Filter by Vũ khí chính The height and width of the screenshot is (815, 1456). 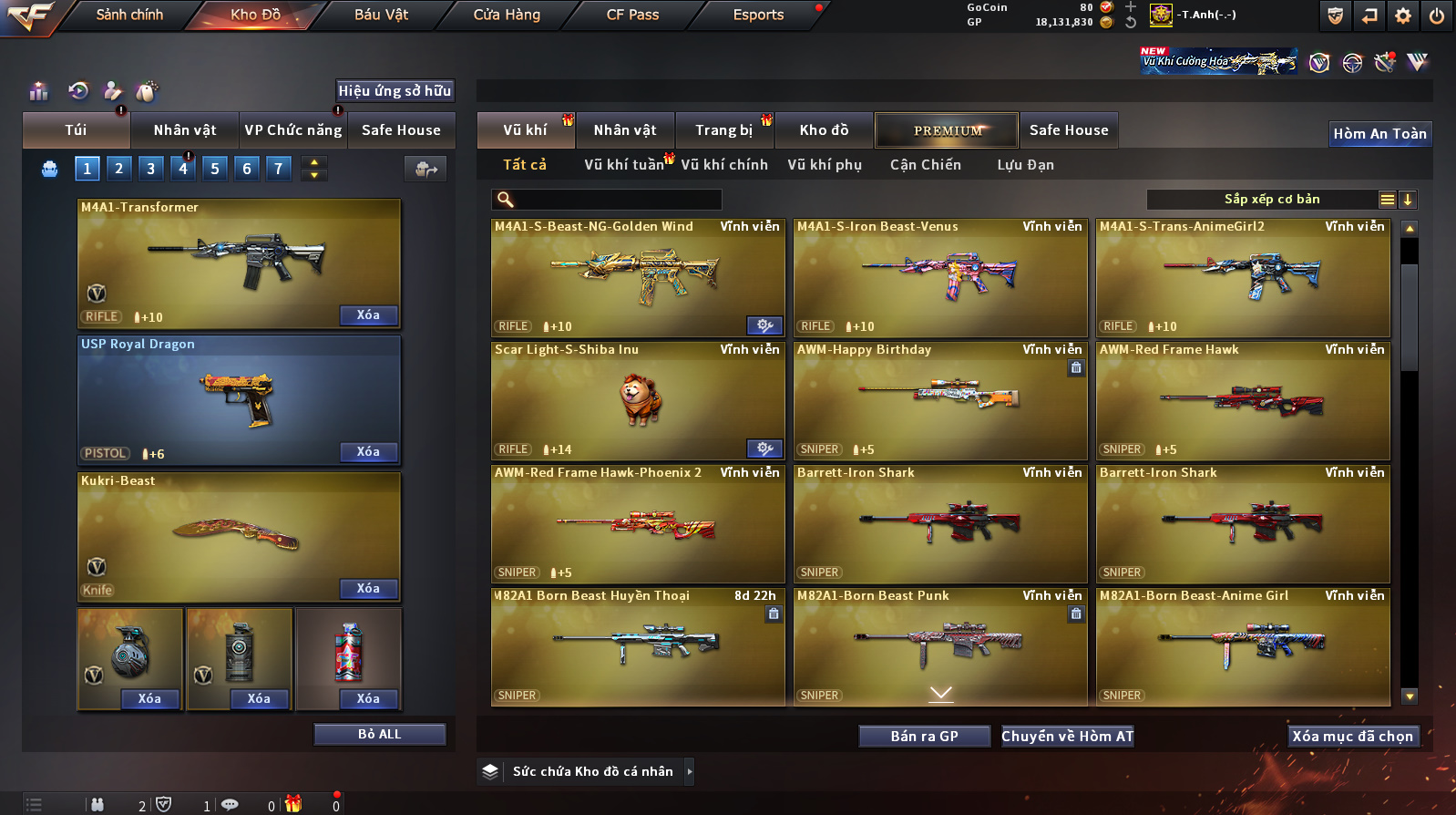pyautogui.click(x=724, y=165)
